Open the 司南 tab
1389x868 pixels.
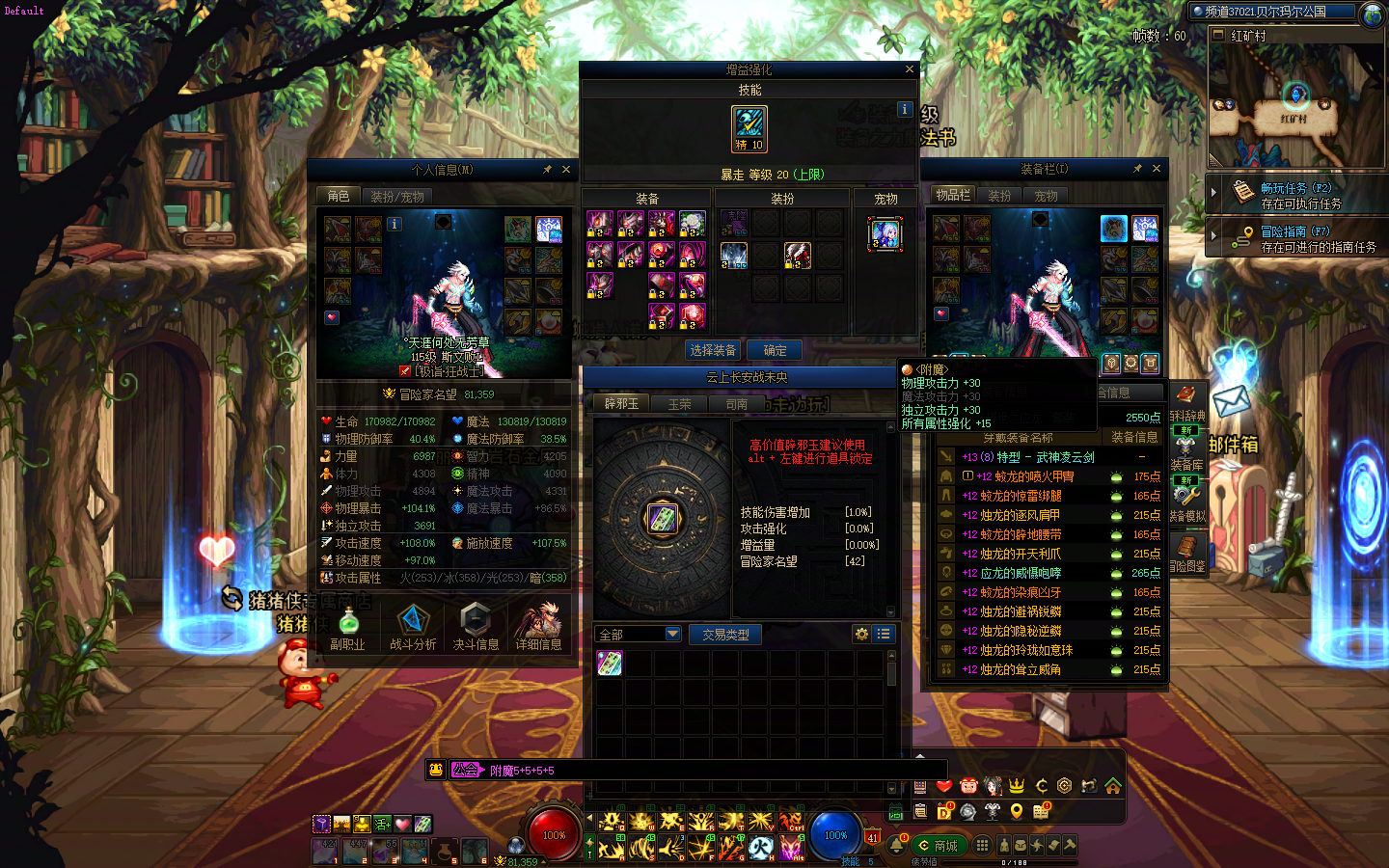pos(736,404)
